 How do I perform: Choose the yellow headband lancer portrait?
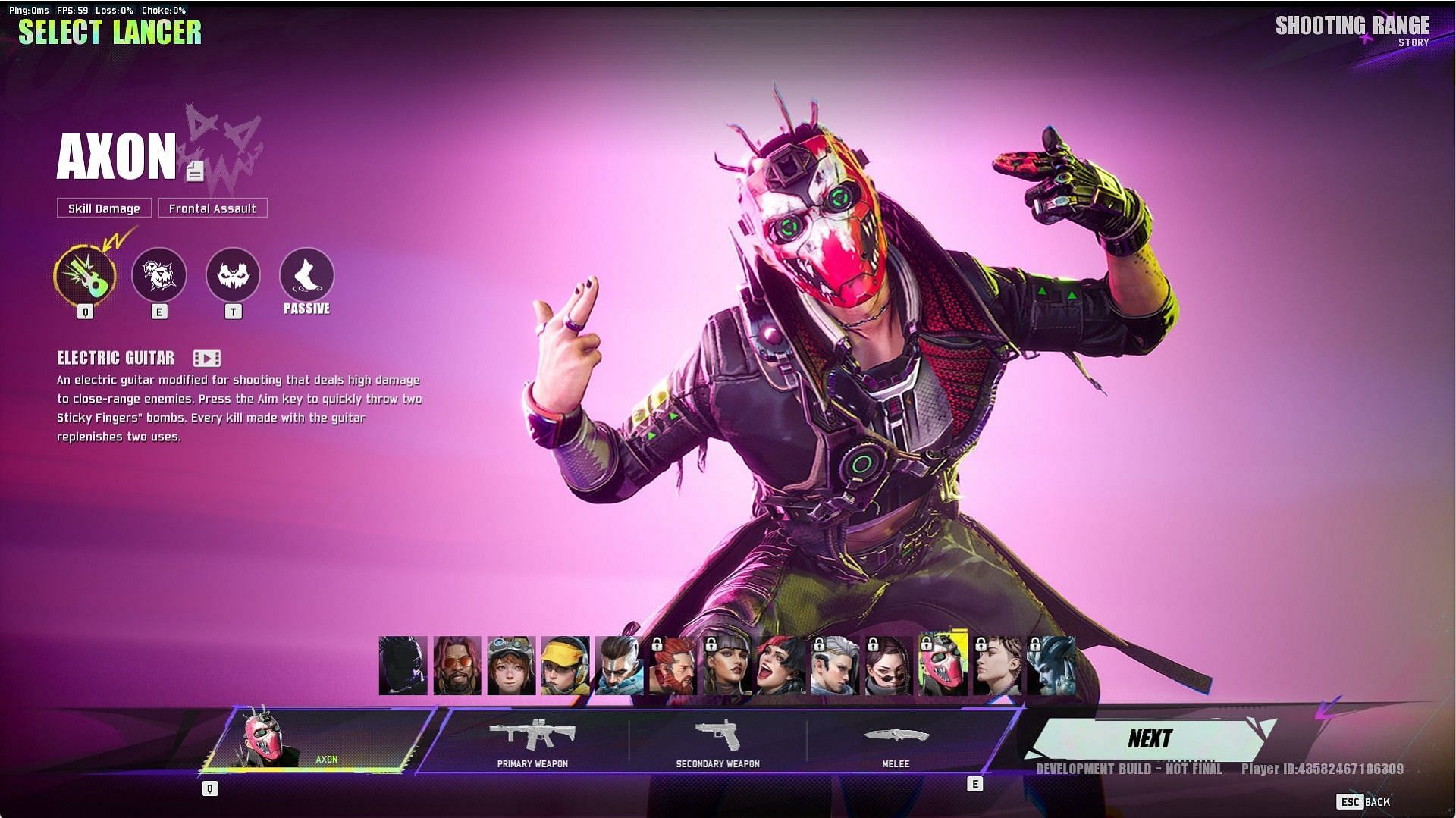pyautogui.click(x=565, y=666)
